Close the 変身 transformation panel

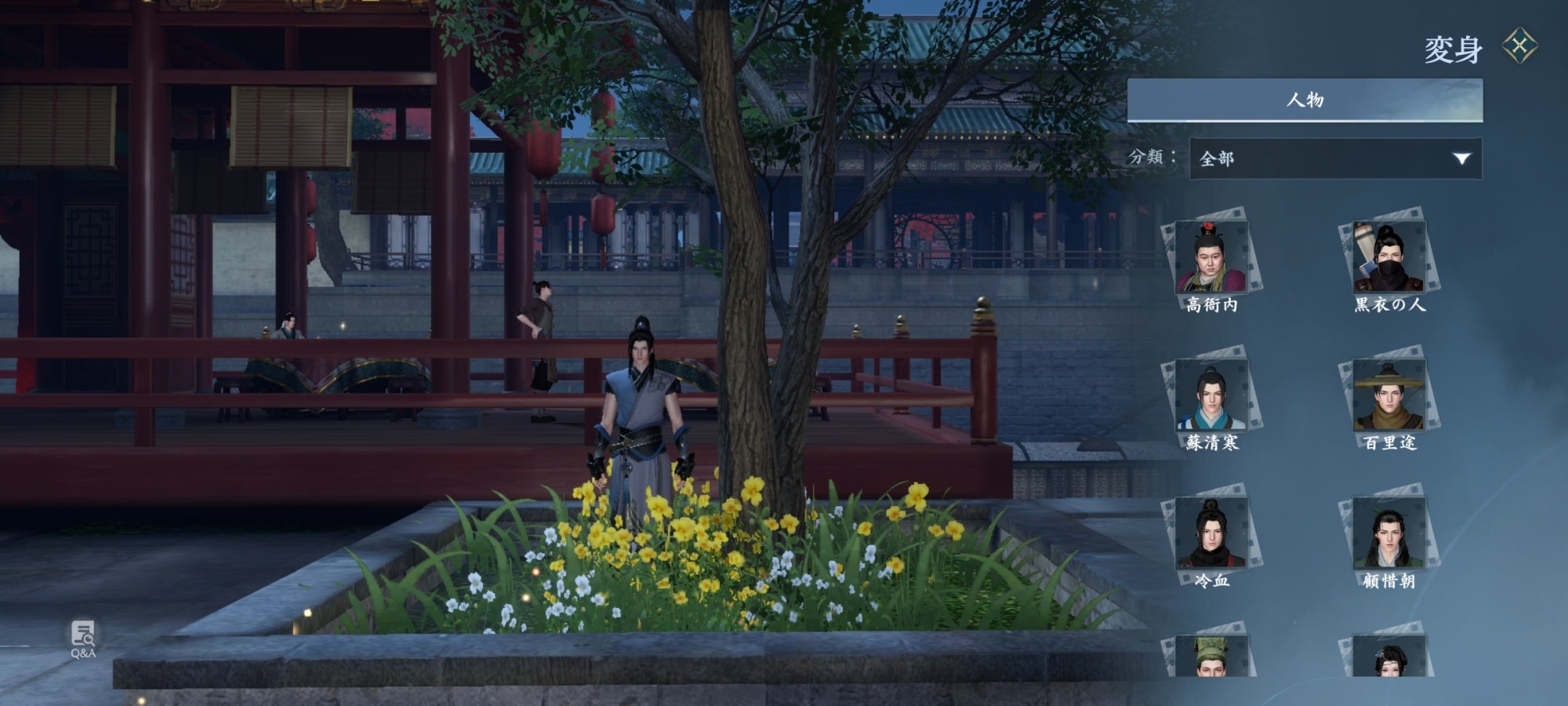(x=1519, y=45)
